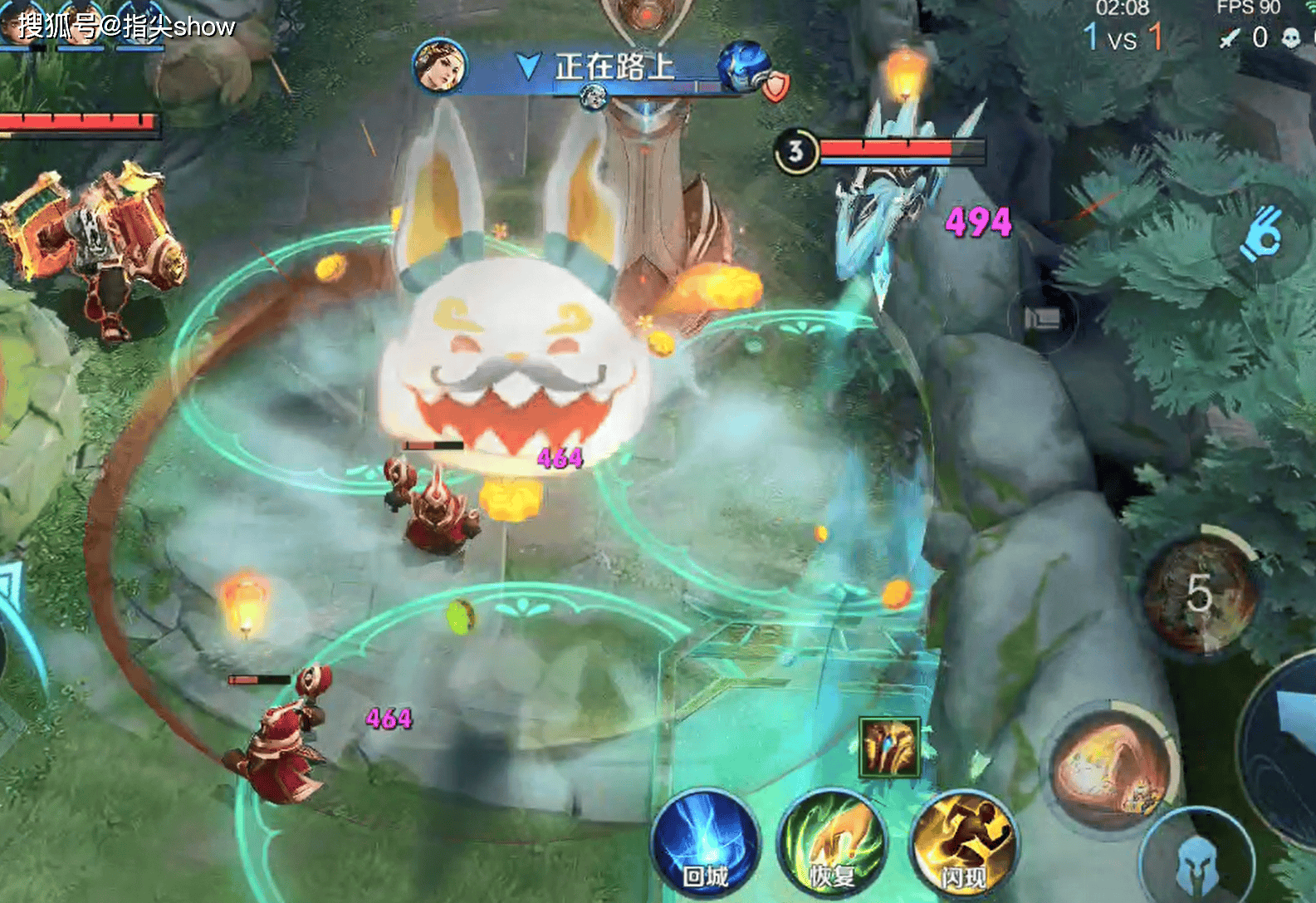The image size is (1316, 903).
Task: Open the blue hand signal button
Action: [1260, 235]
